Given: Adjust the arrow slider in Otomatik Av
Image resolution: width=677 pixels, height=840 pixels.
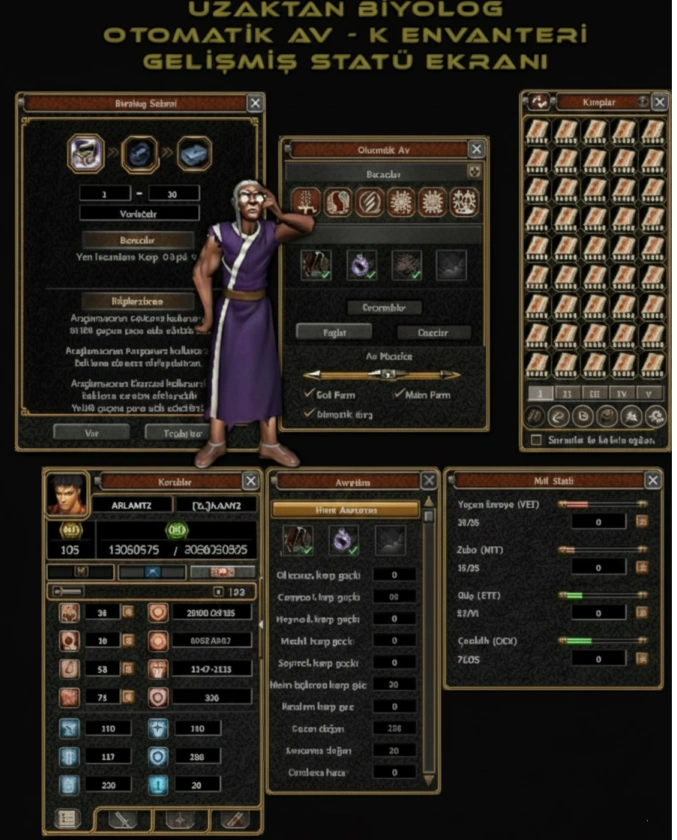Looking at the screenshot, I should click(384, 374).
